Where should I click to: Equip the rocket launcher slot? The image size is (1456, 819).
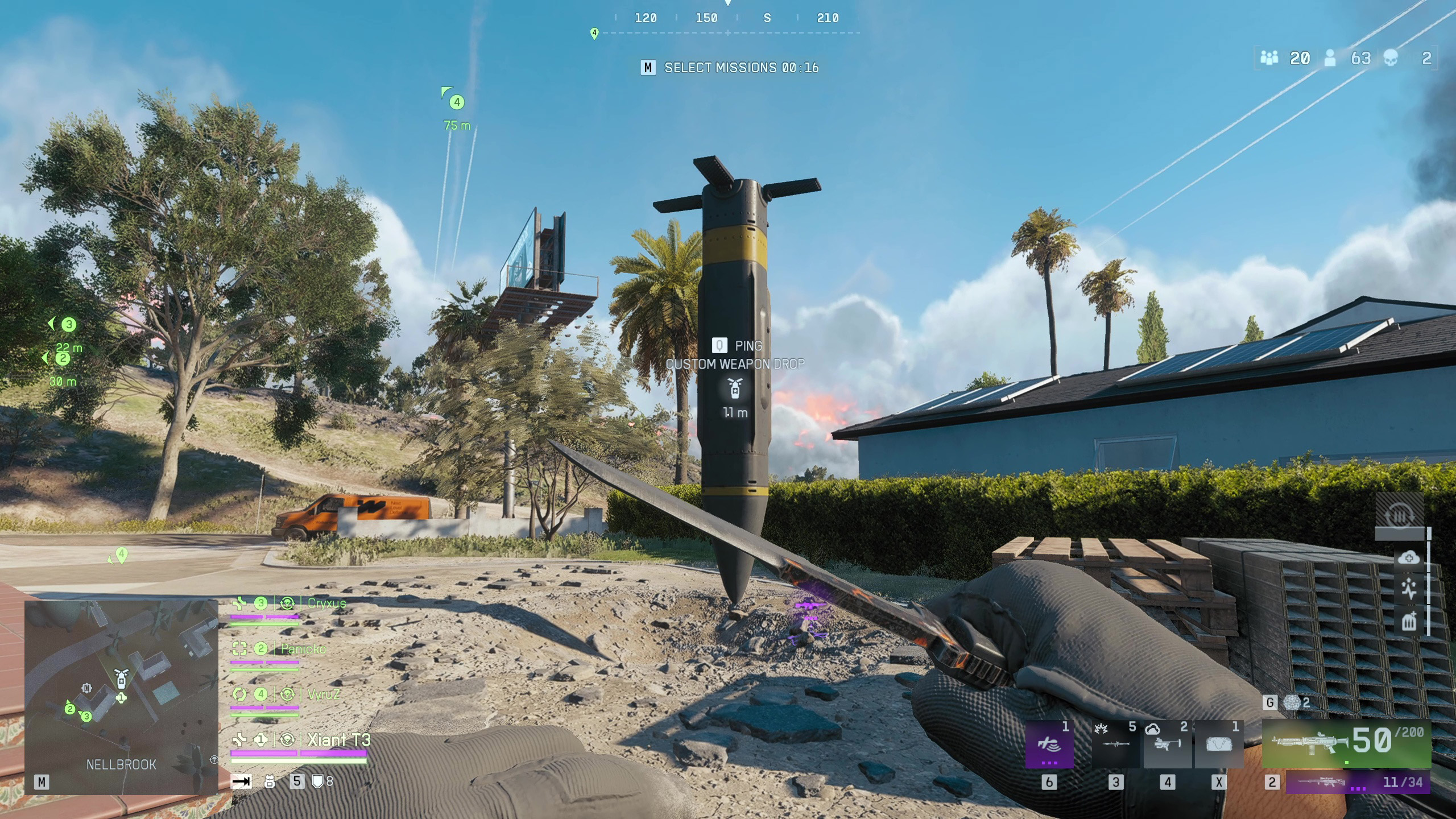click(1115, 744)
